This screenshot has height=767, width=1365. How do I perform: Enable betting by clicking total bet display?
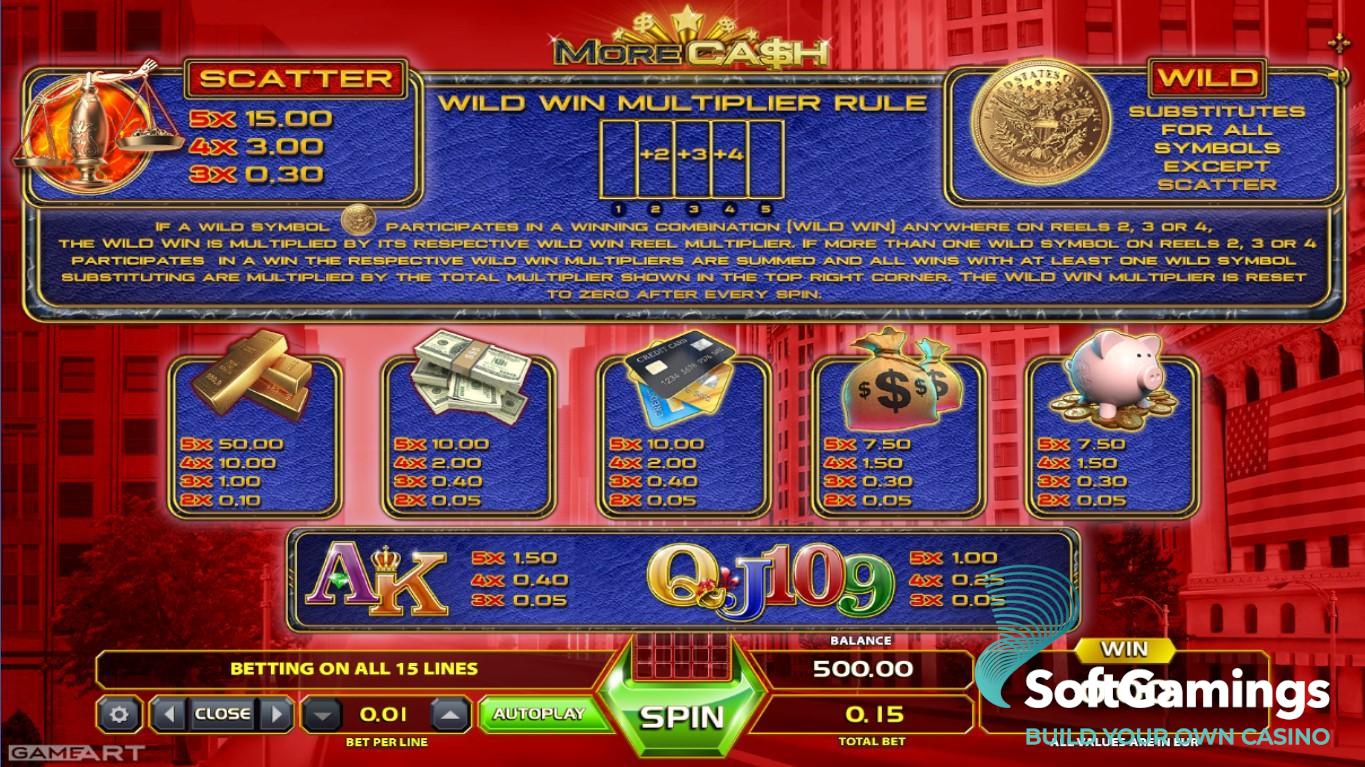(x=872, y=715)
